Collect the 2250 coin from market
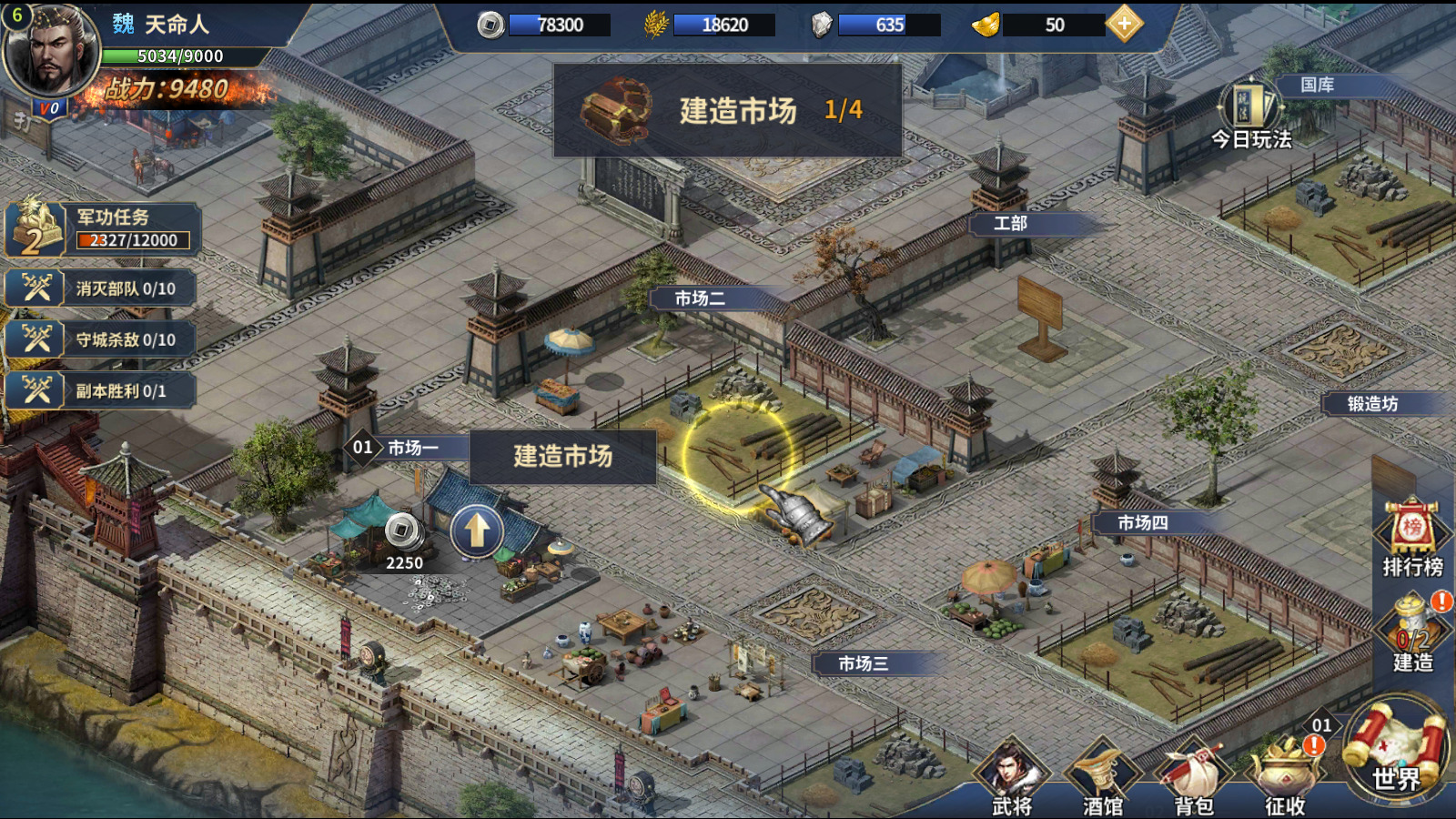Viewport: 1456px width, 819px height. (x=402, y=532)
